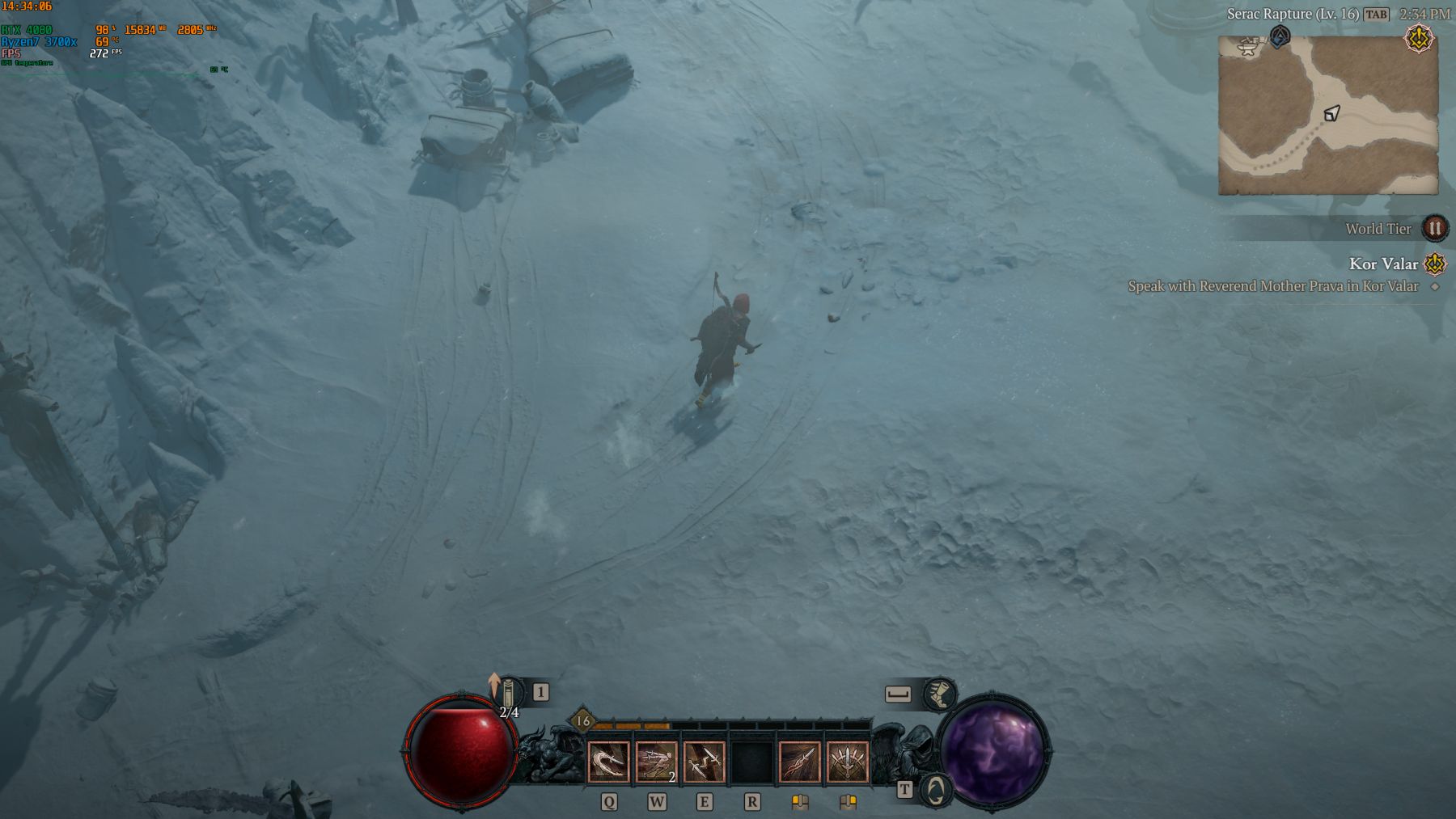
Task: Activate the evade boot icon
Action: click(938, 694)
